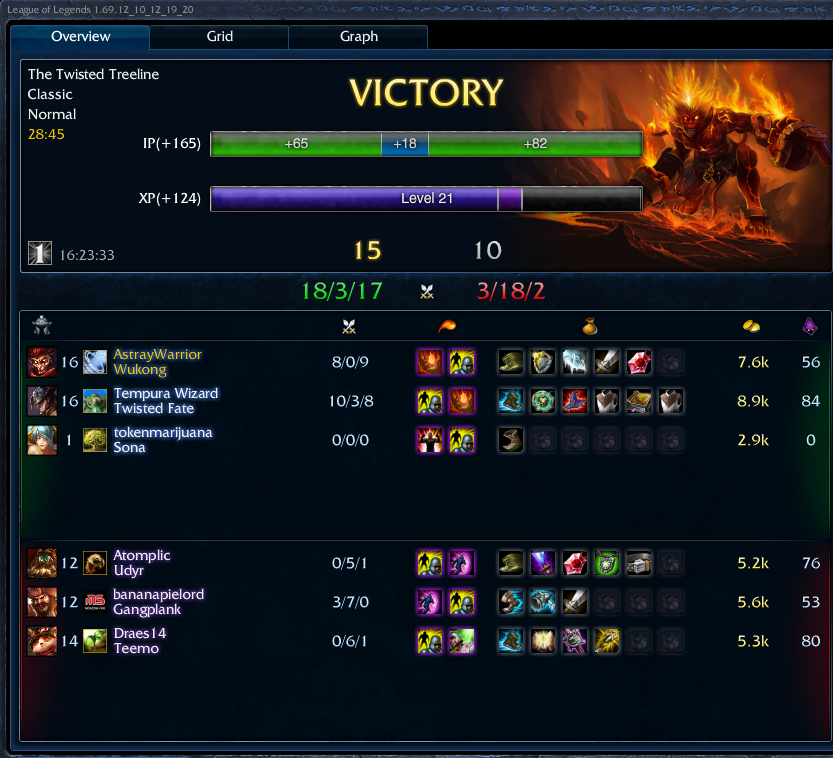Select bananapielord's Gangplank player name
The height and width of the screenshot is (758, 833).
158,595
